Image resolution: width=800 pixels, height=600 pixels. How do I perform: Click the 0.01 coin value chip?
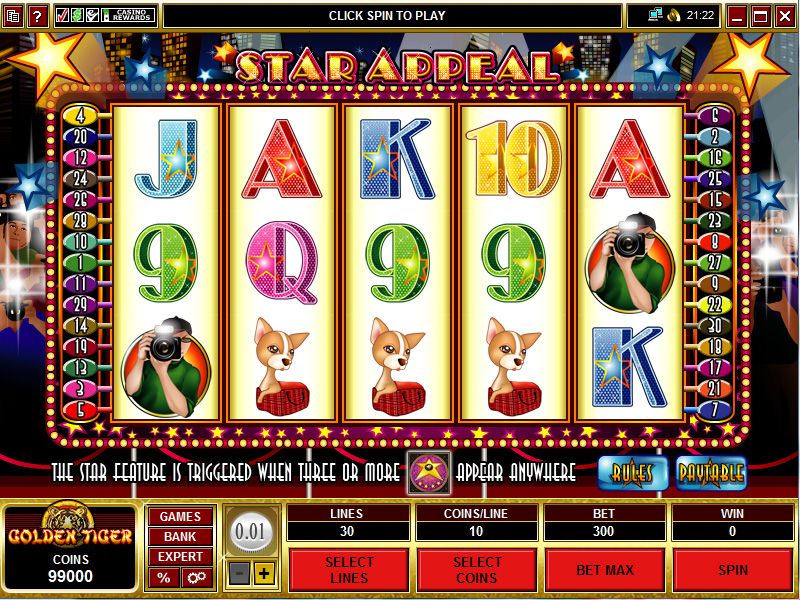(250, 531)
